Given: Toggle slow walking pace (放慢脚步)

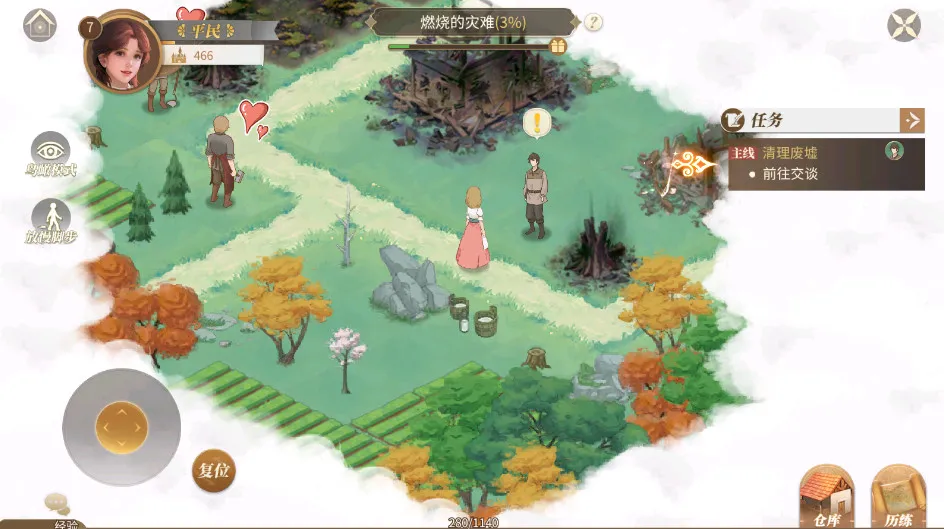Looking at the screenshot, I should [x=51, y=222].
